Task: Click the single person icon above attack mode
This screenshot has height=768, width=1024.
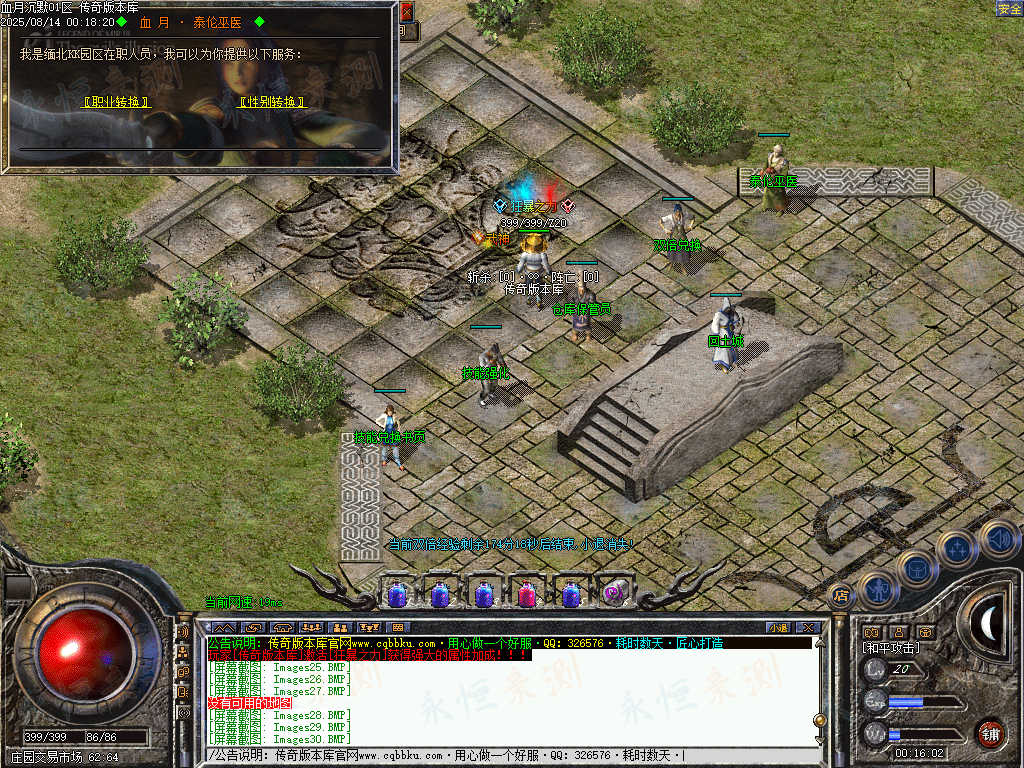Action: 898,632
